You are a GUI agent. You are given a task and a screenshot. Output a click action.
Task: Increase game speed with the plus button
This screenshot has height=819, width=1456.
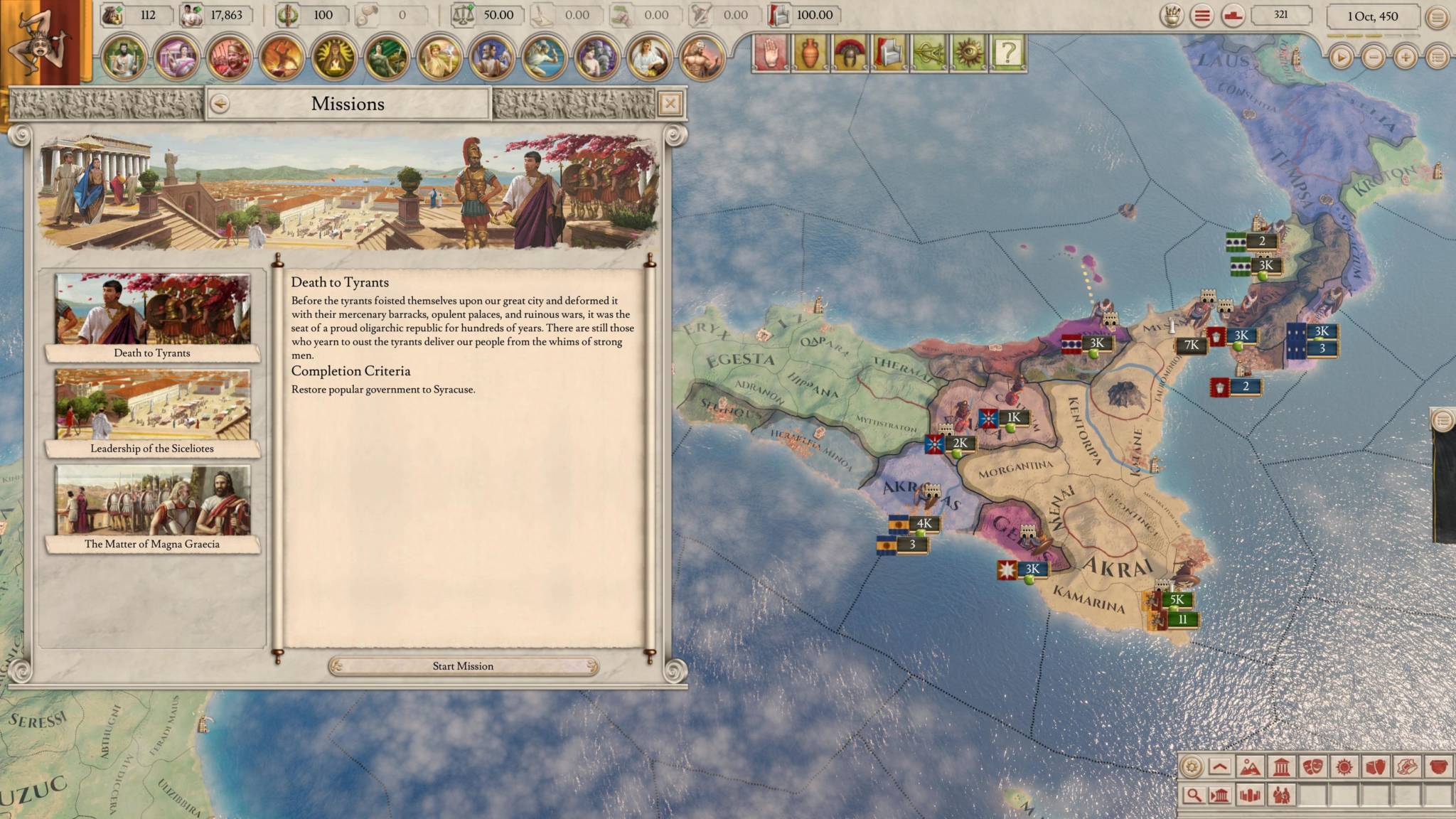(1405, 57)
